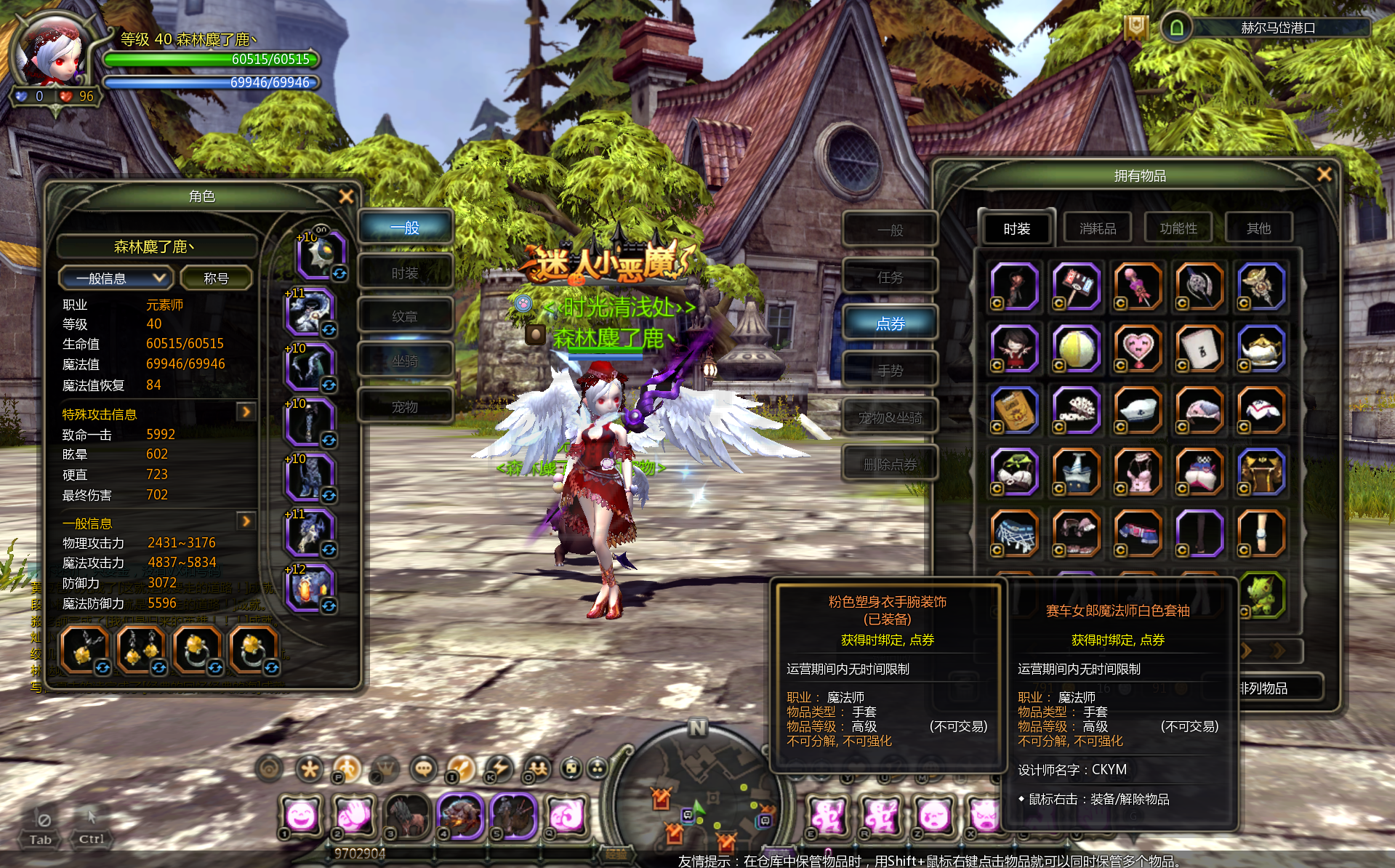Screen dimensions: 1395x868
Task: Open the 宠物&坐骑 inventory category
Action: click(890, 417)
